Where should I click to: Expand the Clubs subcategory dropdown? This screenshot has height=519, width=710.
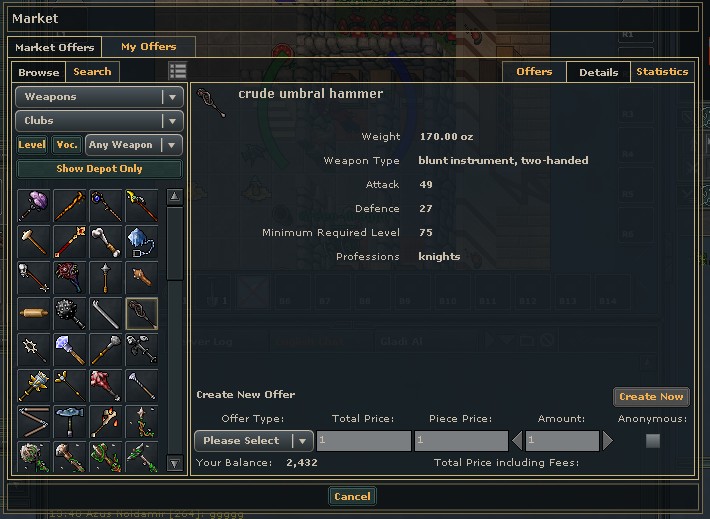(99, 121)
